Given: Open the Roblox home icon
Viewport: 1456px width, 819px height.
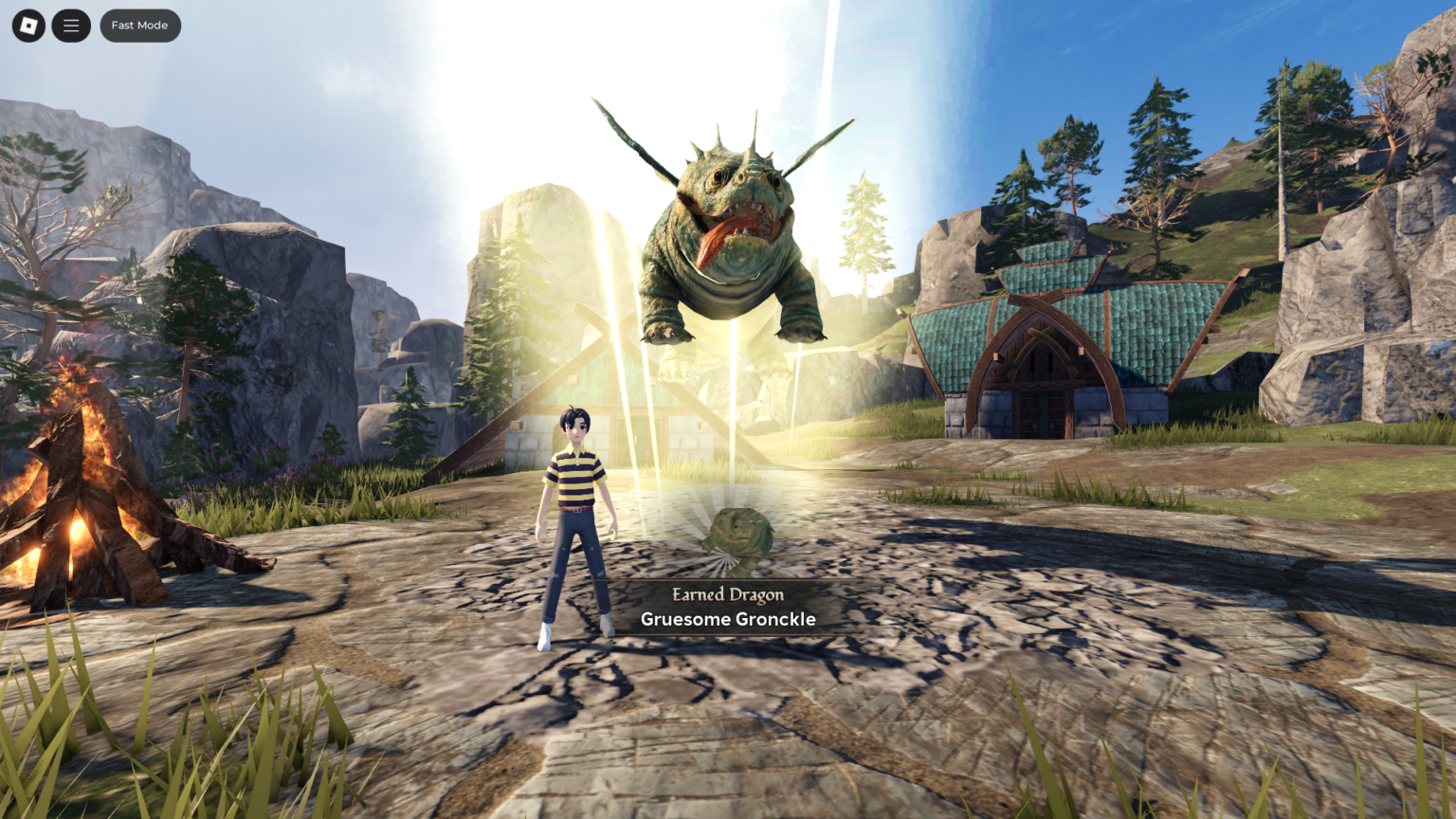Looking at the screenshot, I should tap(27, 26).
